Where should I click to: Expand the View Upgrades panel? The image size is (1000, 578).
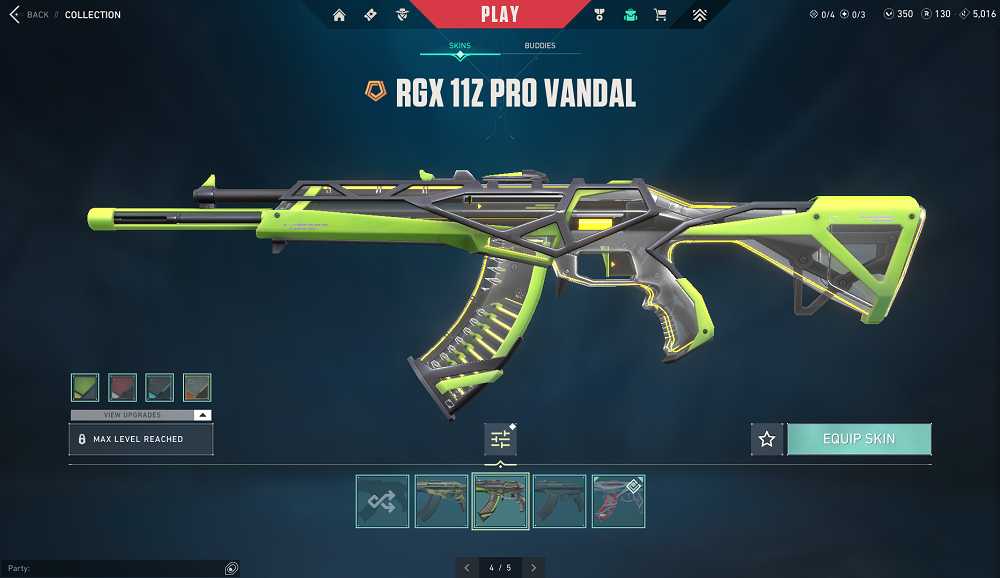coord(141,415)
